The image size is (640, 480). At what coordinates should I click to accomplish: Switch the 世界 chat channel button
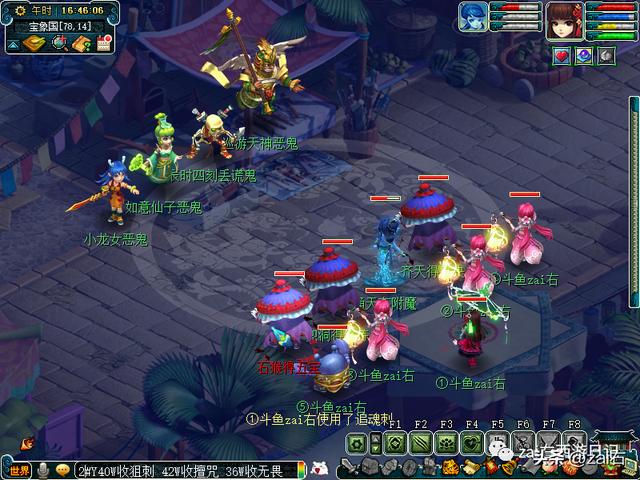coord(19,470)
